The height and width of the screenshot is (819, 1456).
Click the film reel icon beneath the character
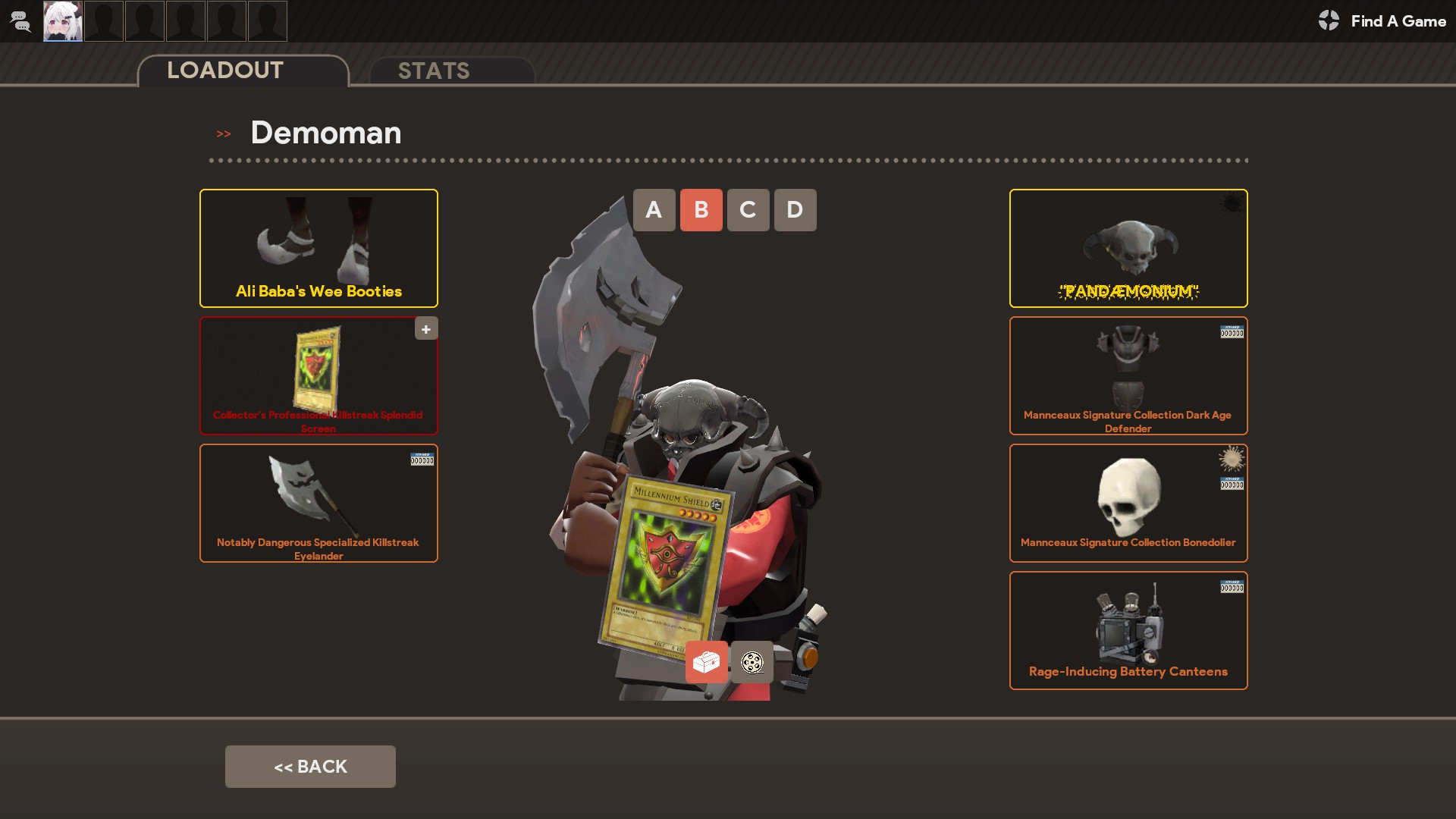(x=752, y=662)
